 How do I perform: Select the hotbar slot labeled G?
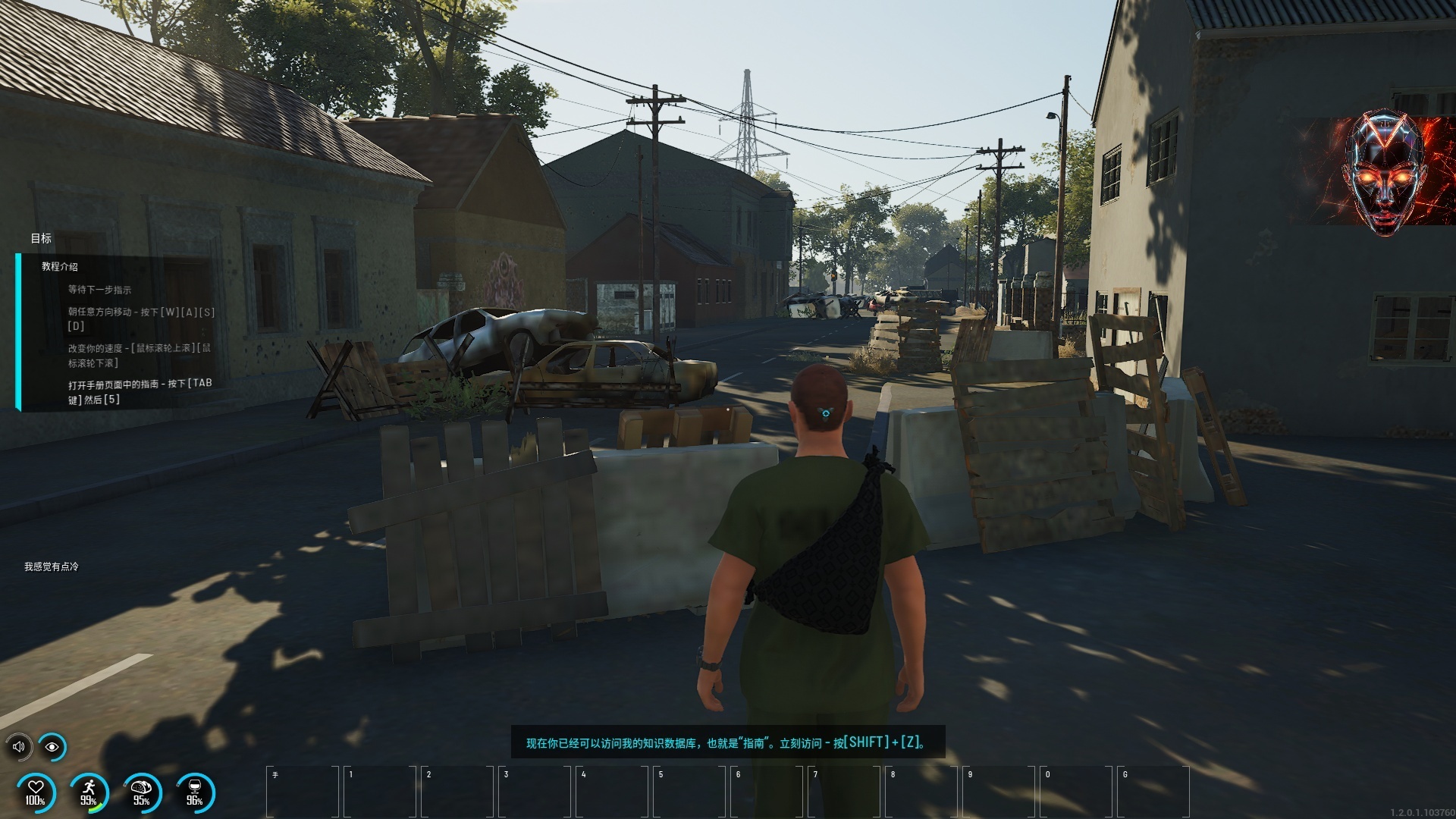tap(1153, 791)
